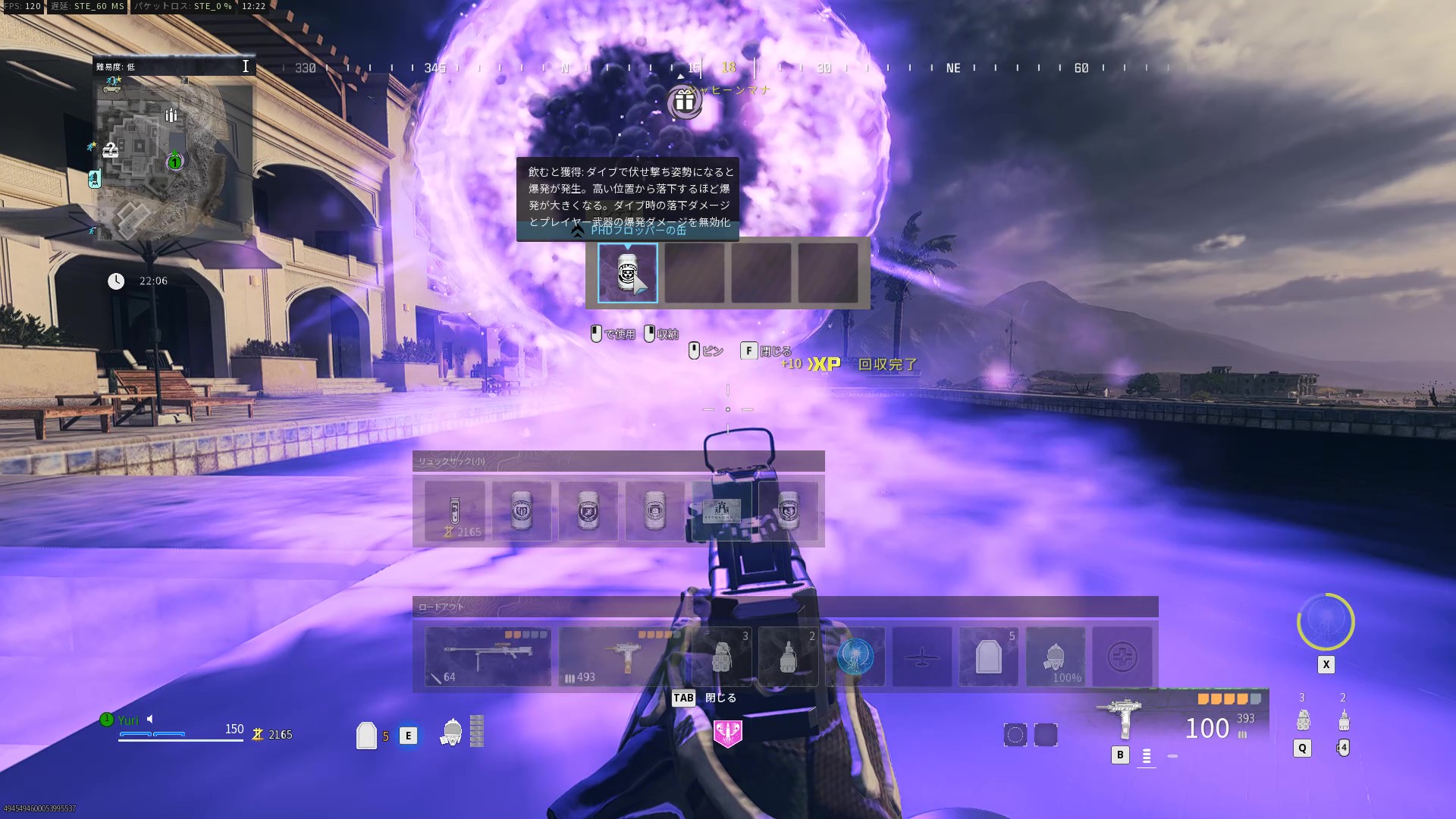The height and width of the screenshot is (819, 1456).
Task: Select the frag grenade slot showing 3
Action: tap(722, 657)
